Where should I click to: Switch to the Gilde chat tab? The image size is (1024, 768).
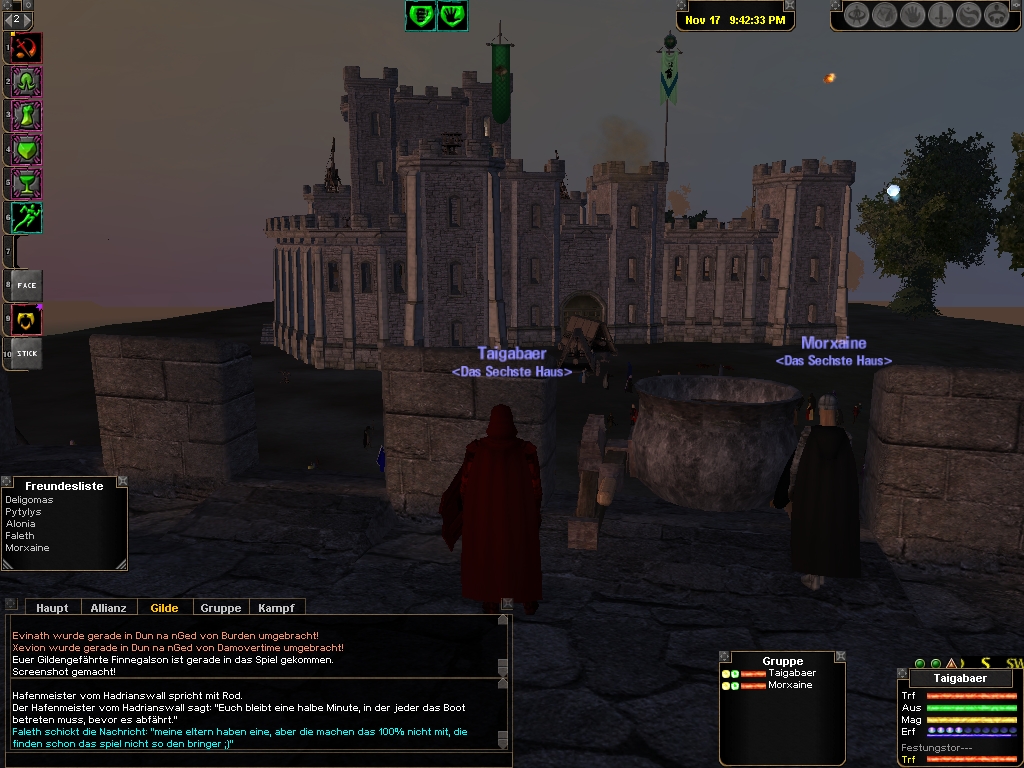[x=164, y=607]
